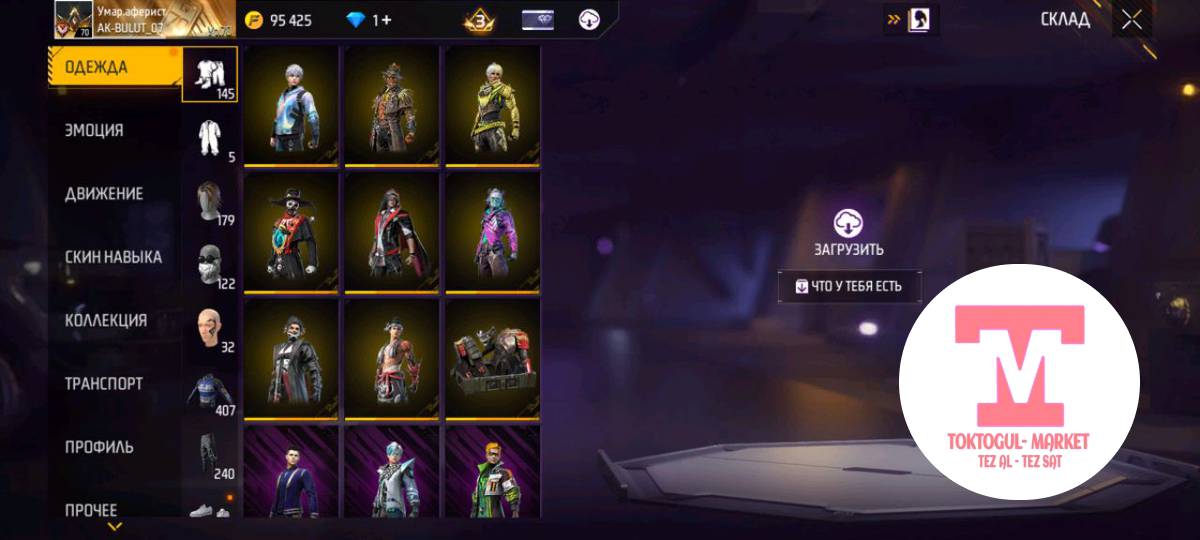The width and height of the screenshot is (1200, 540).
Task: Add diamonds via the plus button
Action: click(386, 20)
